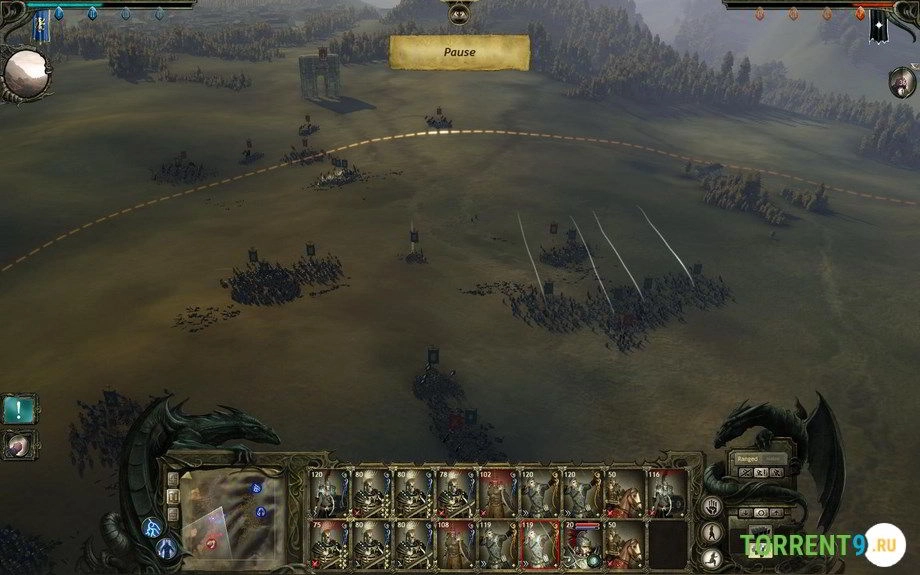
Task: Click the Pause banner
Action: tap(459, 52)
